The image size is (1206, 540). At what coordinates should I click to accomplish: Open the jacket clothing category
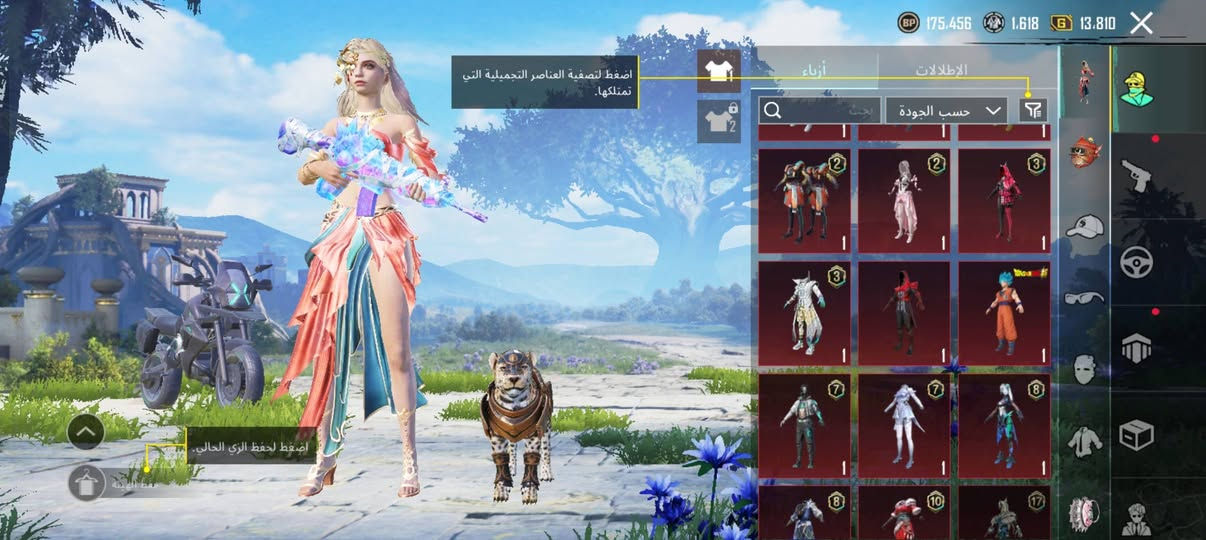[1085, 441]
